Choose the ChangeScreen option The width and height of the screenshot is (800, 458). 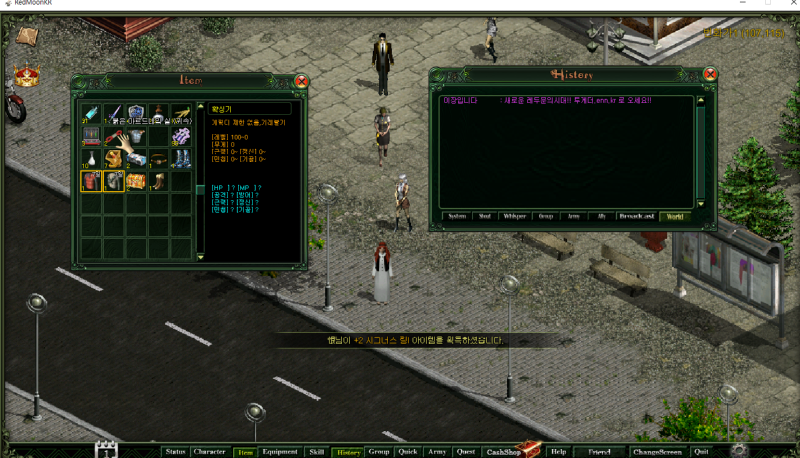click(657, 451)
